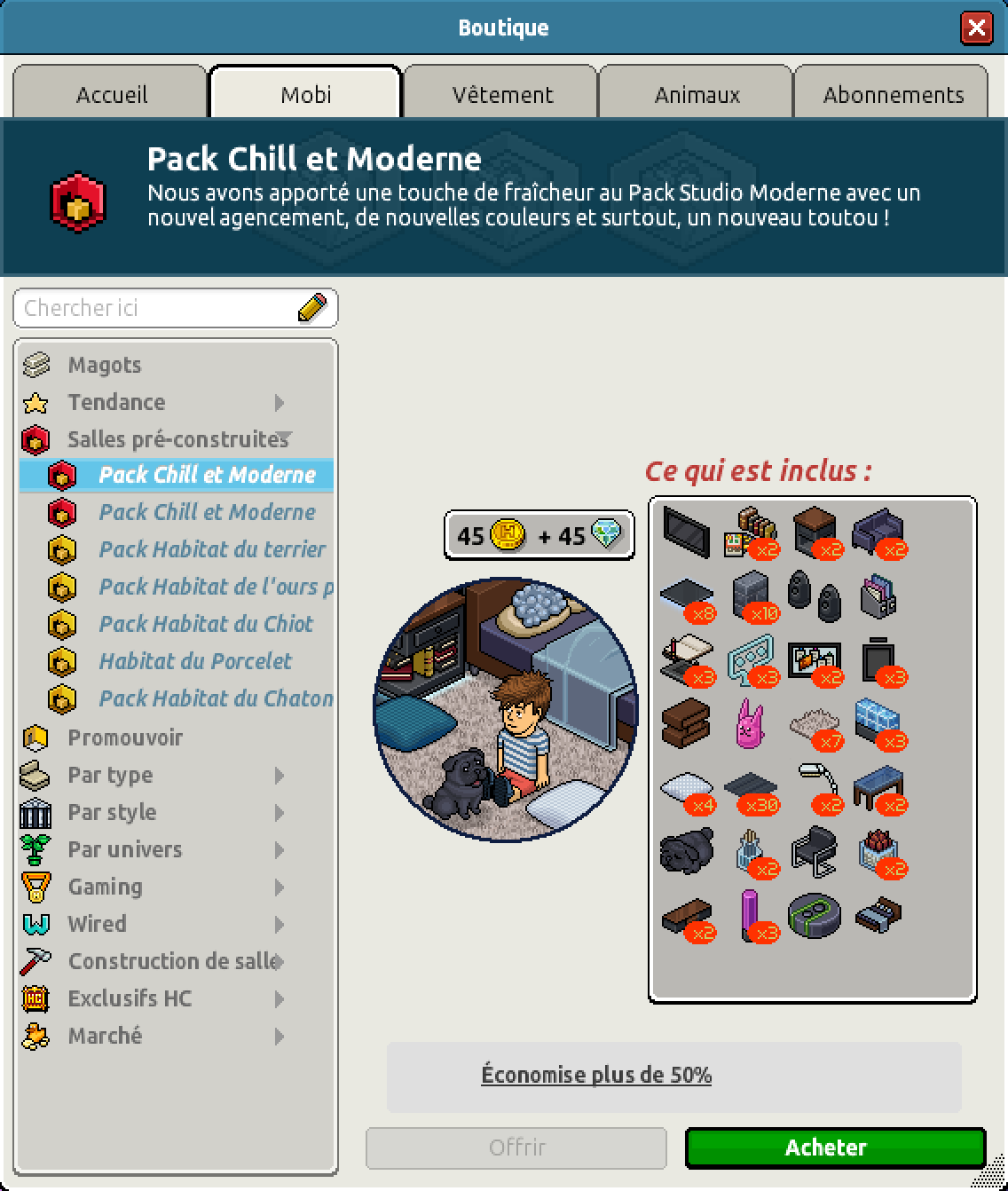Click the Chercher ici search field

click(160, 308)
